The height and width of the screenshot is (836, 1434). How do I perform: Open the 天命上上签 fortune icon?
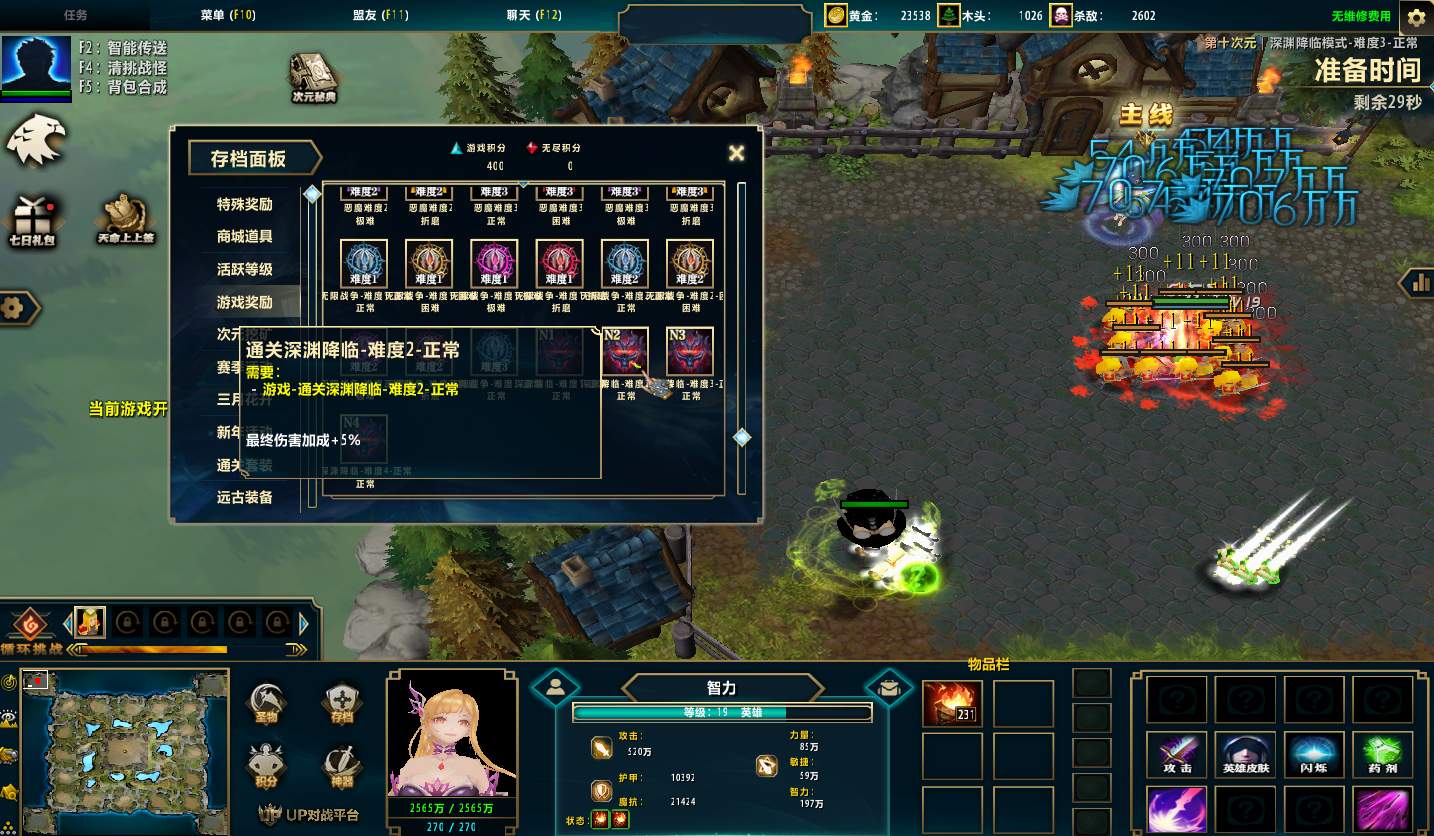click(125, 218)
